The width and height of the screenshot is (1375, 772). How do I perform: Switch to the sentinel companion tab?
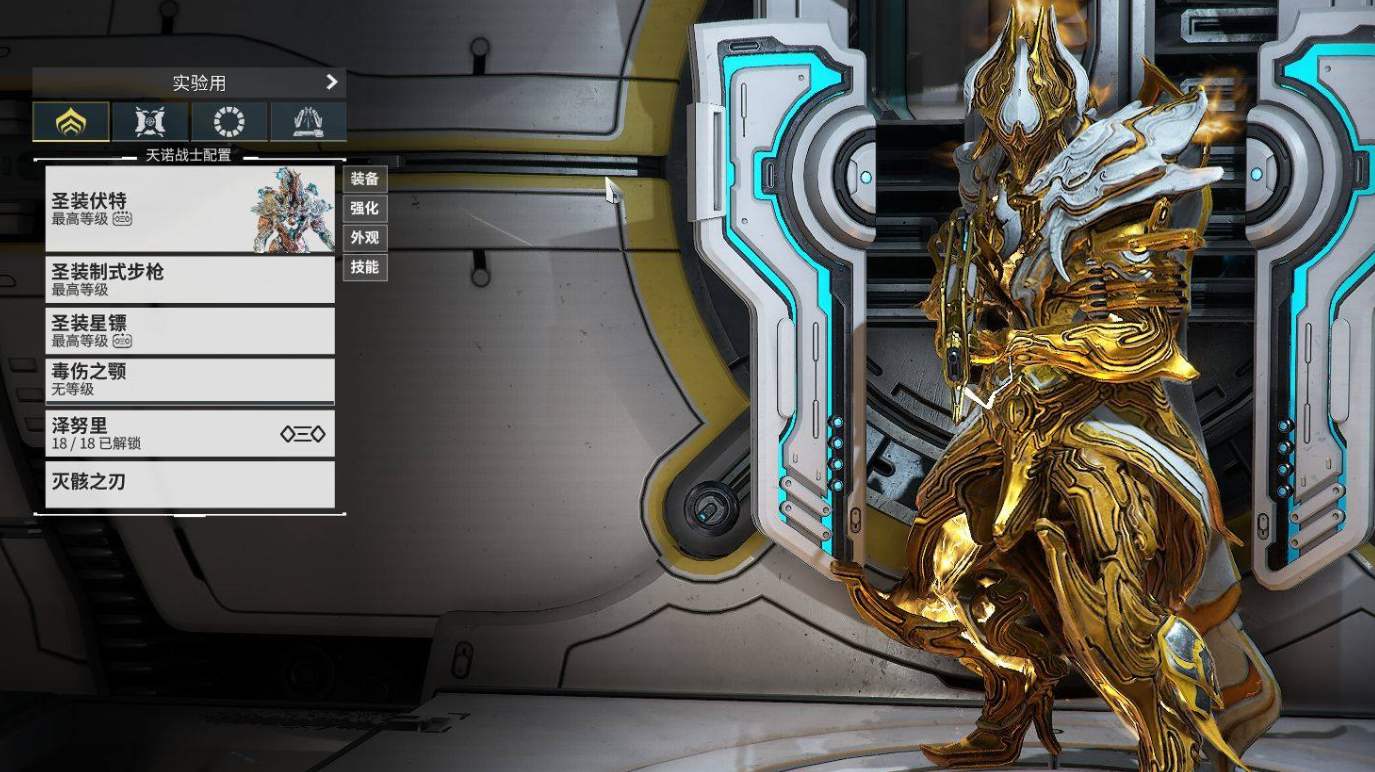(150, 122)
